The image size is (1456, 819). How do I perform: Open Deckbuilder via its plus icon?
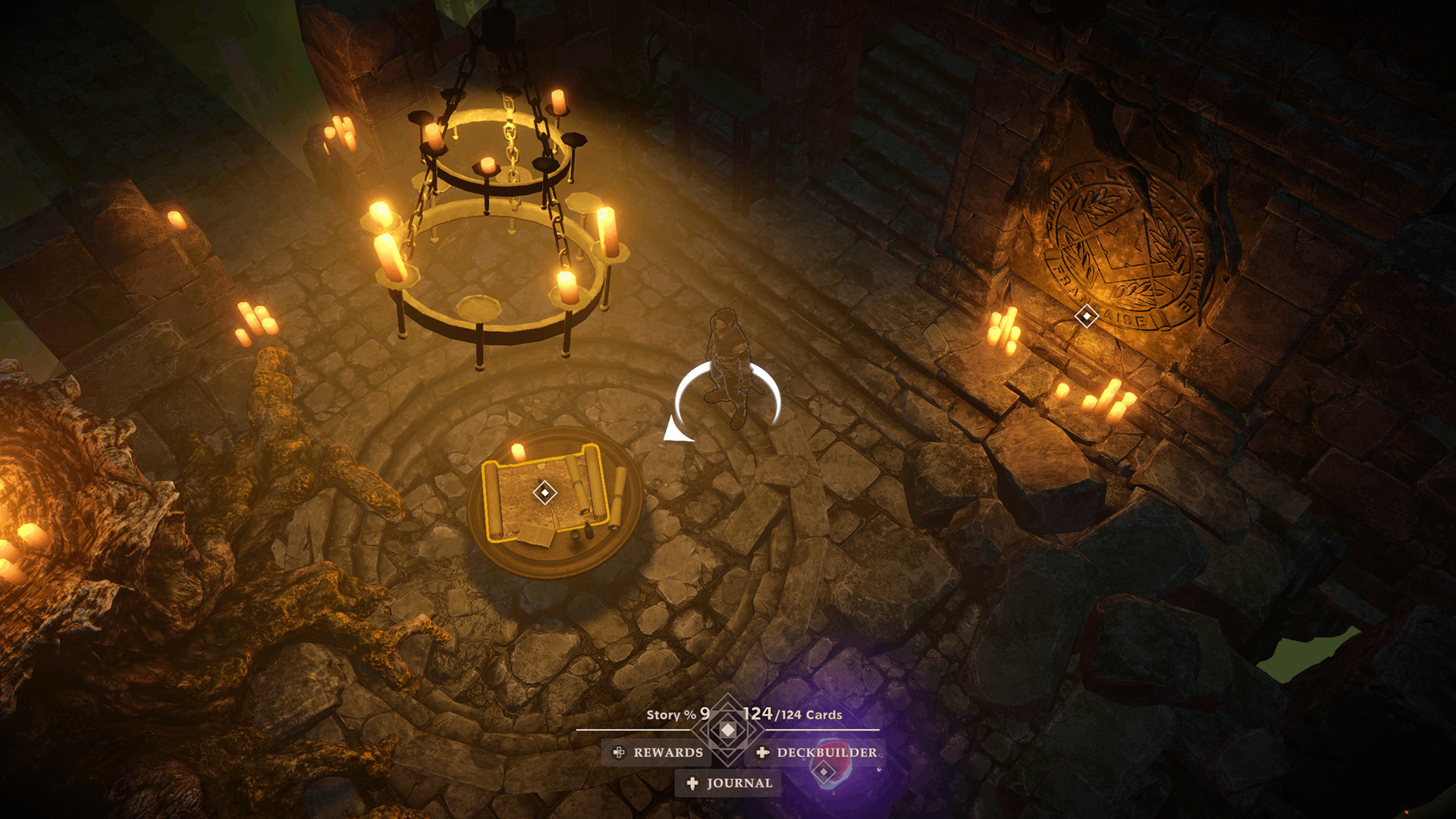pos(764,753)
